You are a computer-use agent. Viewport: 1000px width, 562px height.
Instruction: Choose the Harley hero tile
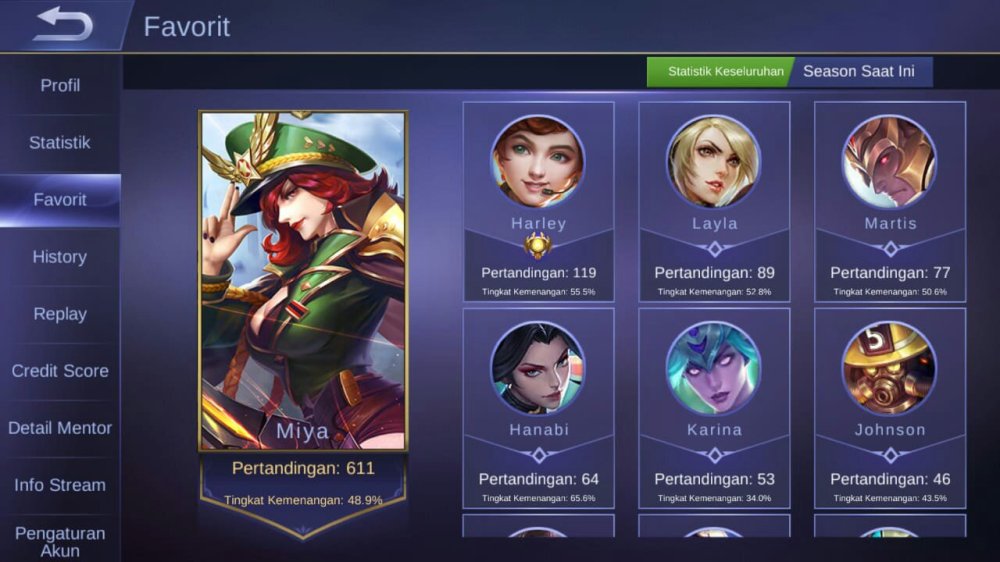click(538, 202)
